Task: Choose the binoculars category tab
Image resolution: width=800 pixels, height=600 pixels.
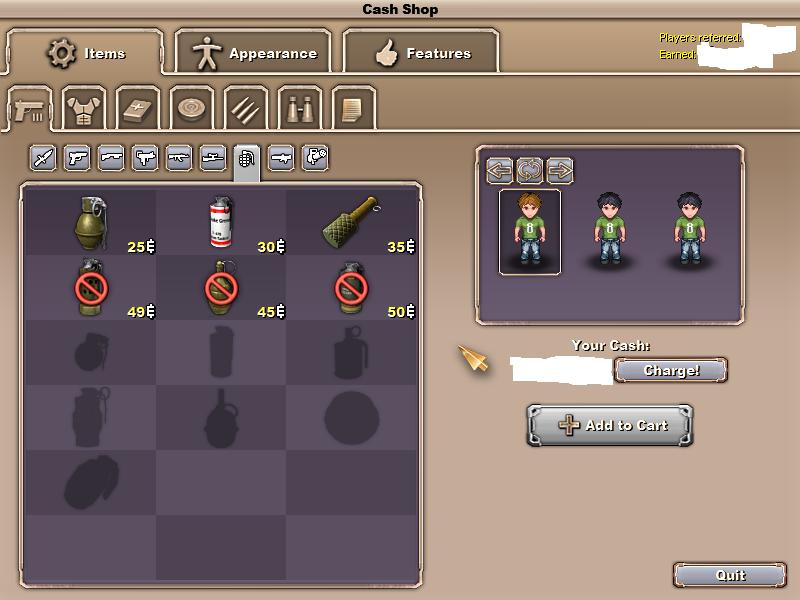Action: 300,108
